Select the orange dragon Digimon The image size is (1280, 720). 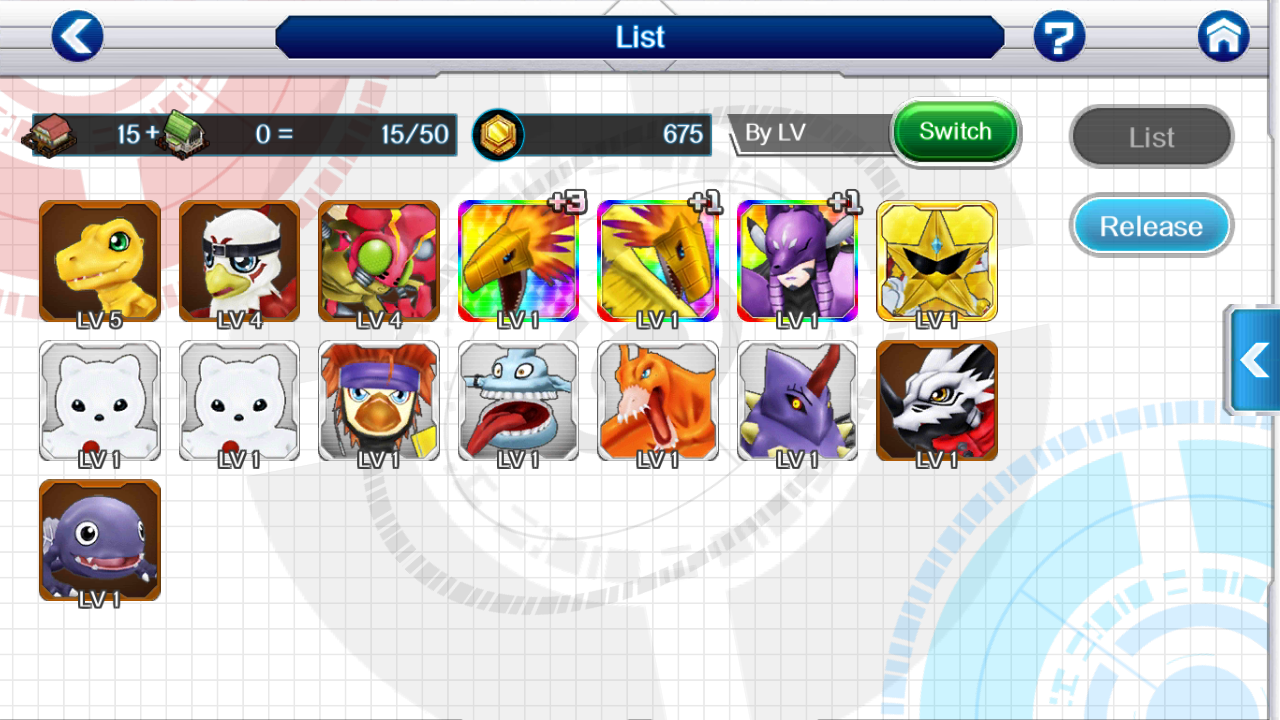click(x=658, y=401)
